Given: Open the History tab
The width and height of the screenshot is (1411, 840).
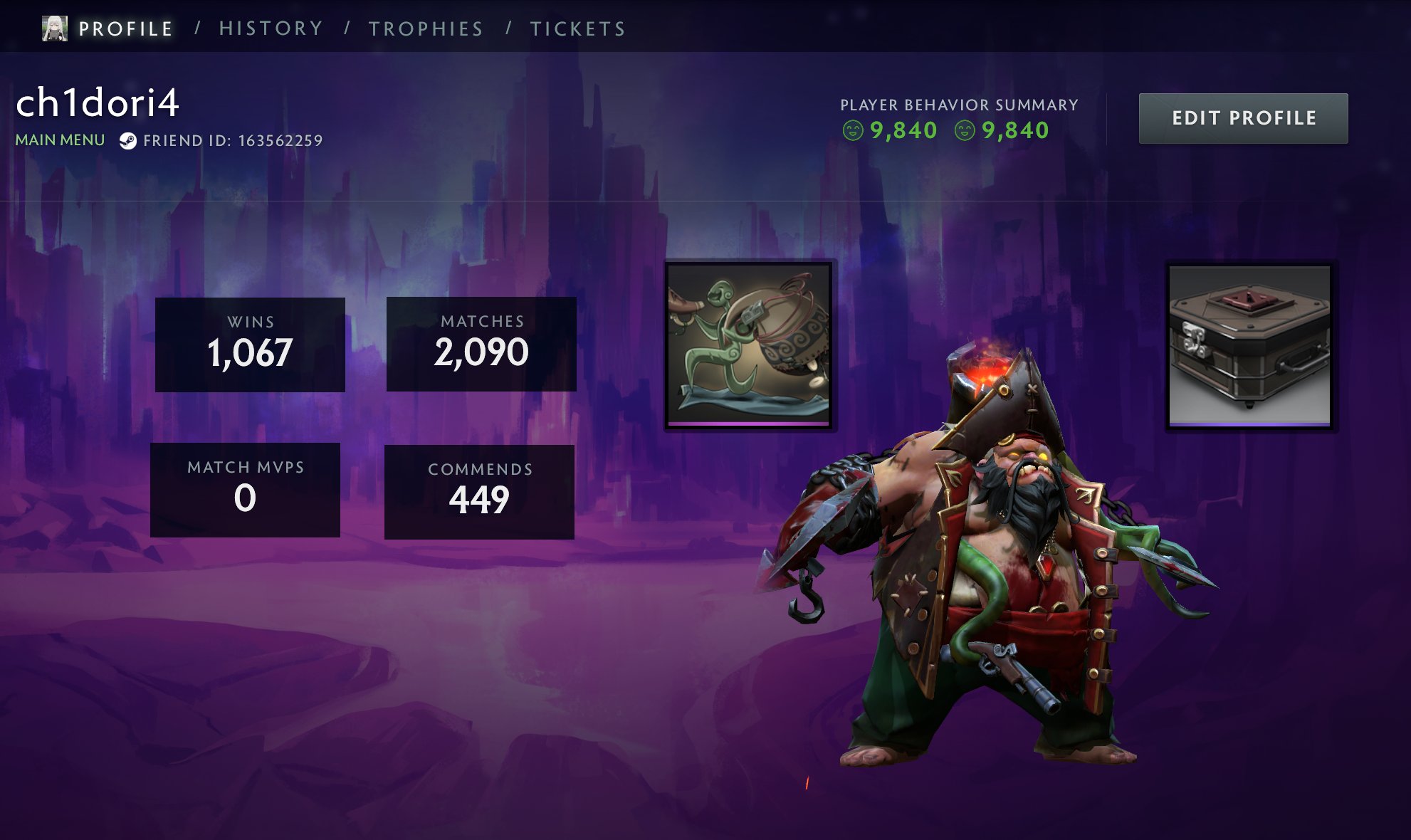Looking at the screenshot, I should [x=271, y=28].
